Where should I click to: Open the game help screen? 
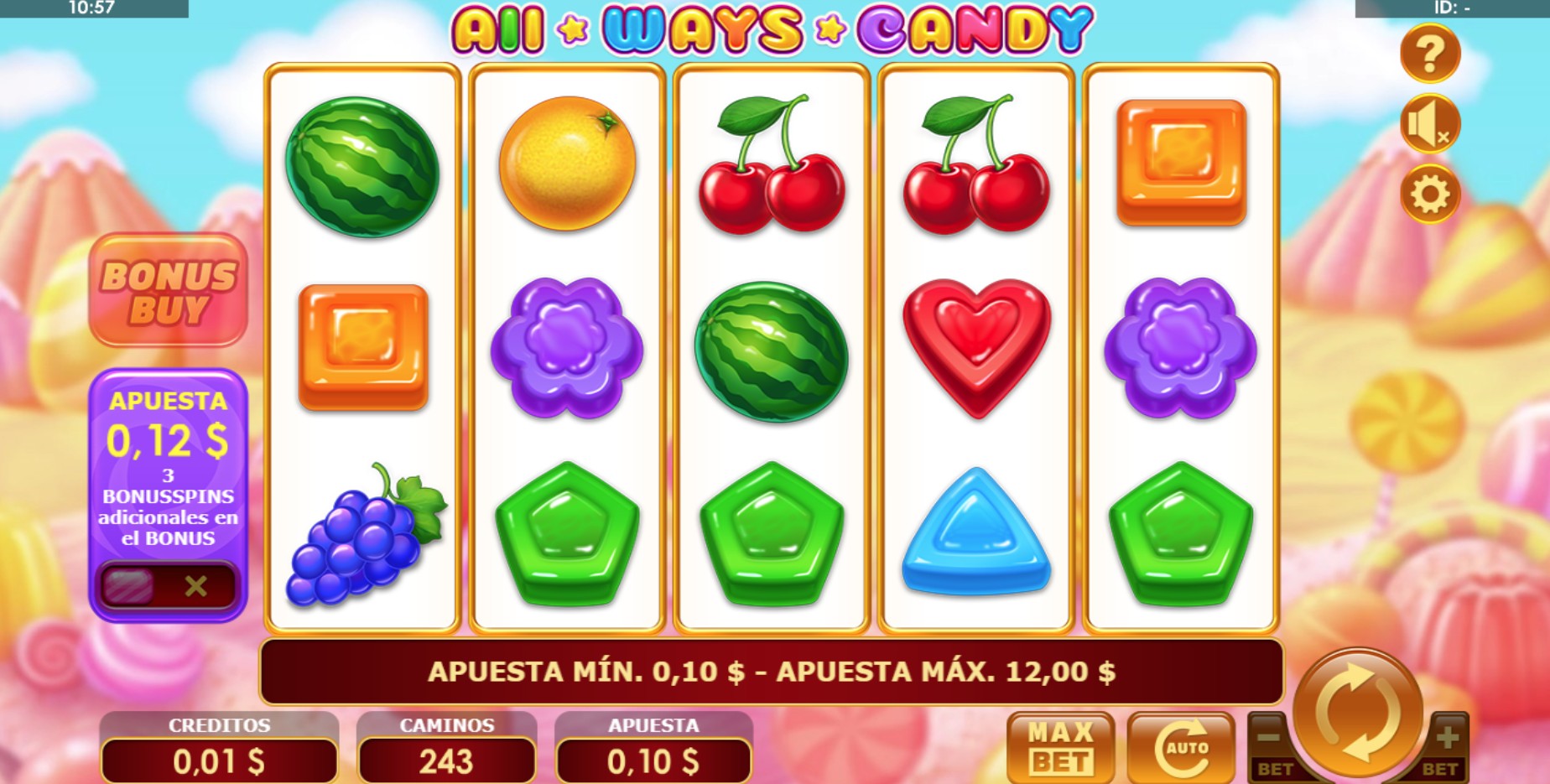(x=1428, y=52)
